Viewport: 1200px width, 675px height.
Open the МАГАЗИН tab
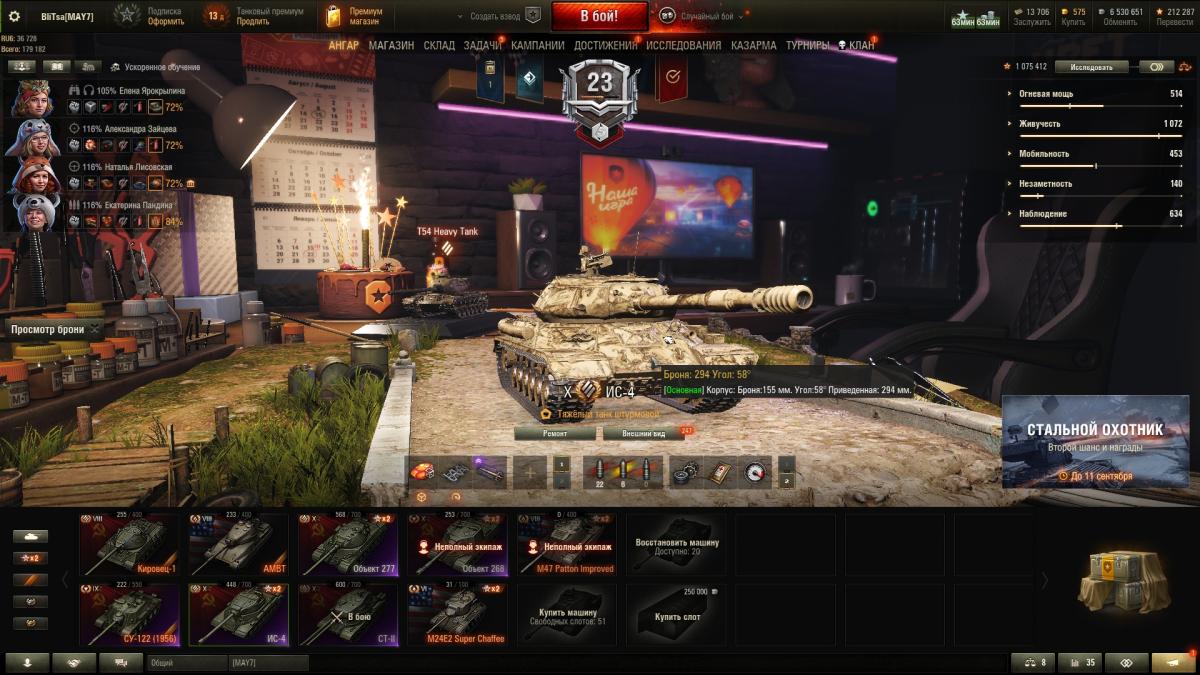(391, 46)
